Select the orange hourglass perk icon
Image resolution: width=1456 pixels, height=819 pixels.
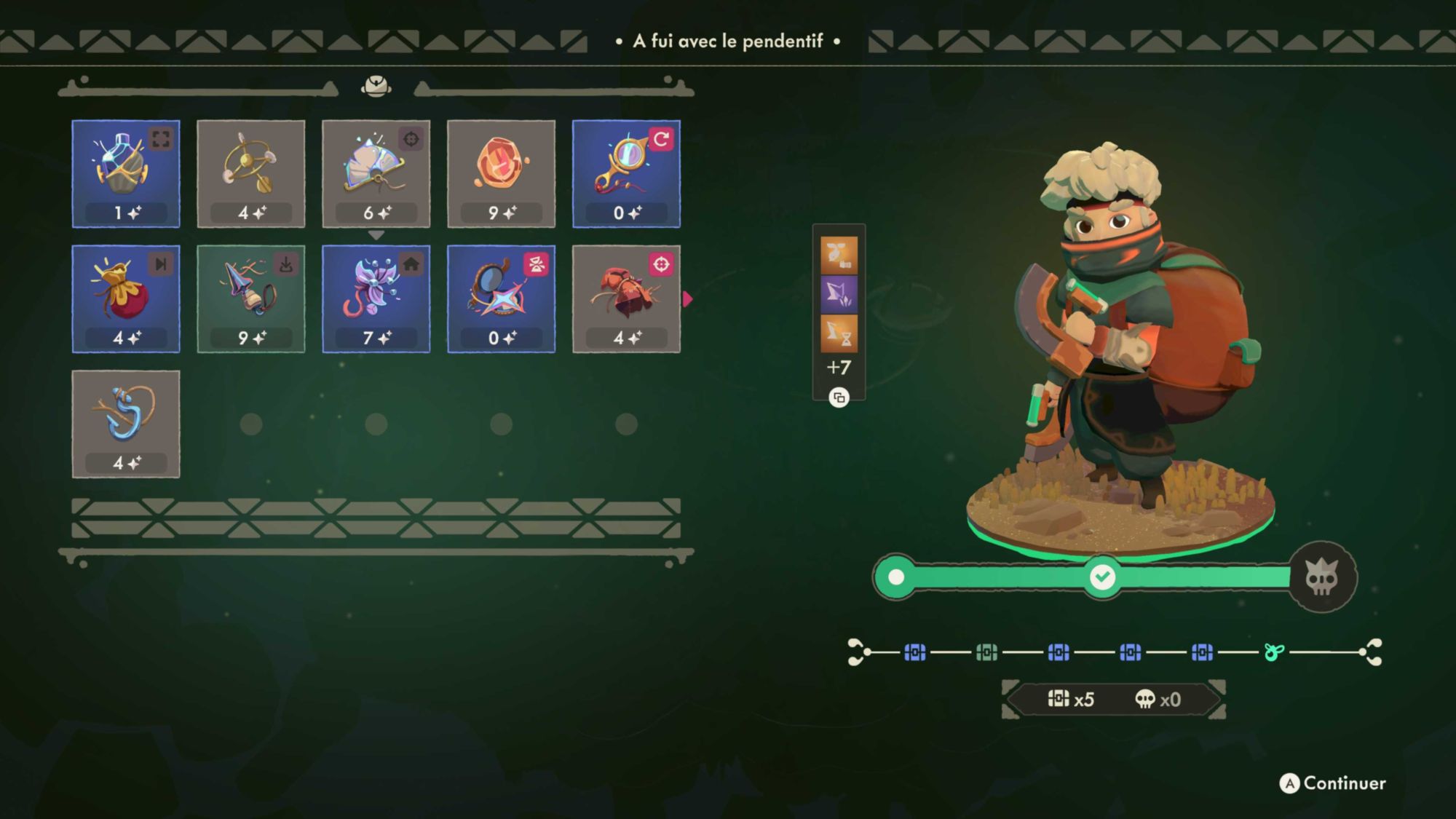point(839,333)
